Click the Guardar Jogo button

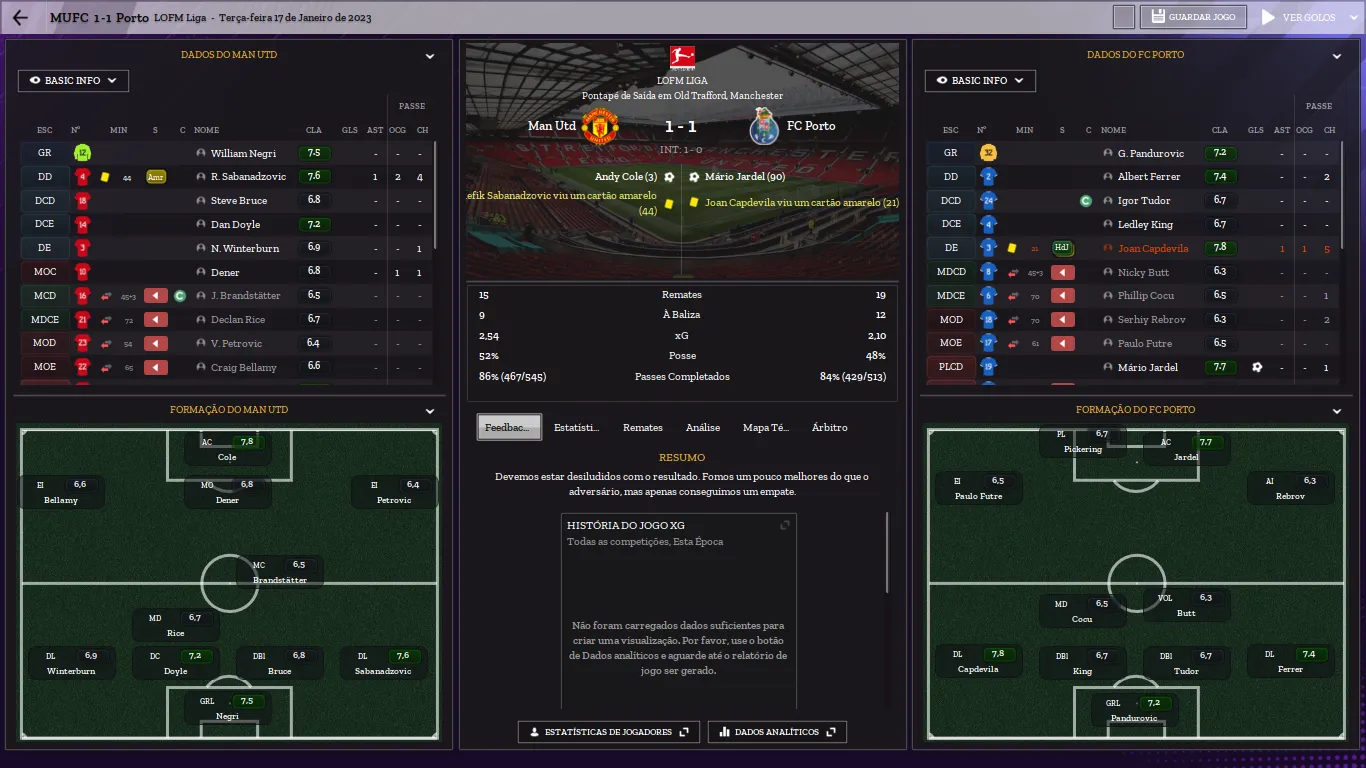tap(1194, 17)
